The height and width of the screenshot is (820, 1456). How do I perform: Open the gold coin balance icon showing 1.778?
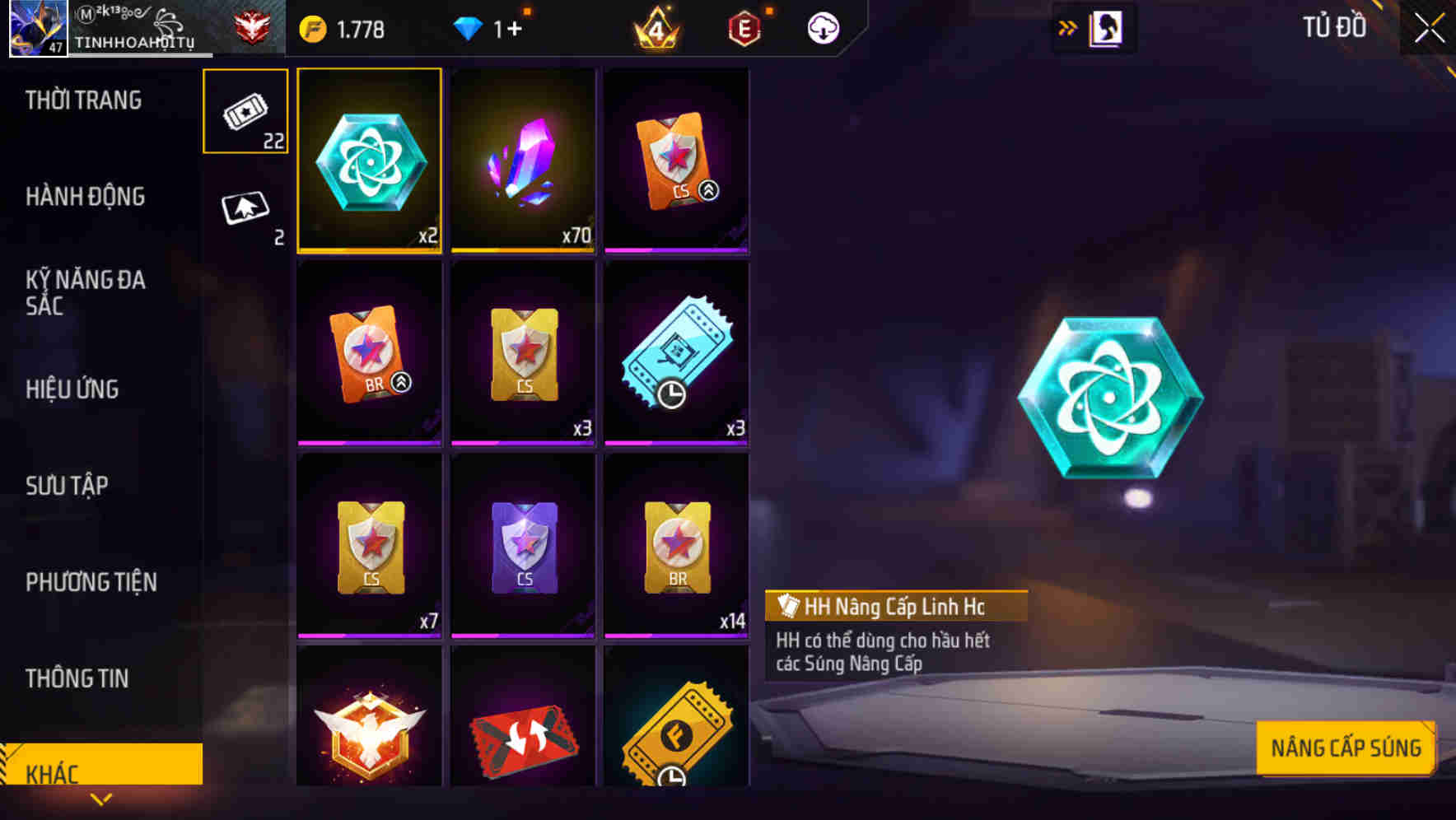click(x=315, y=27)
